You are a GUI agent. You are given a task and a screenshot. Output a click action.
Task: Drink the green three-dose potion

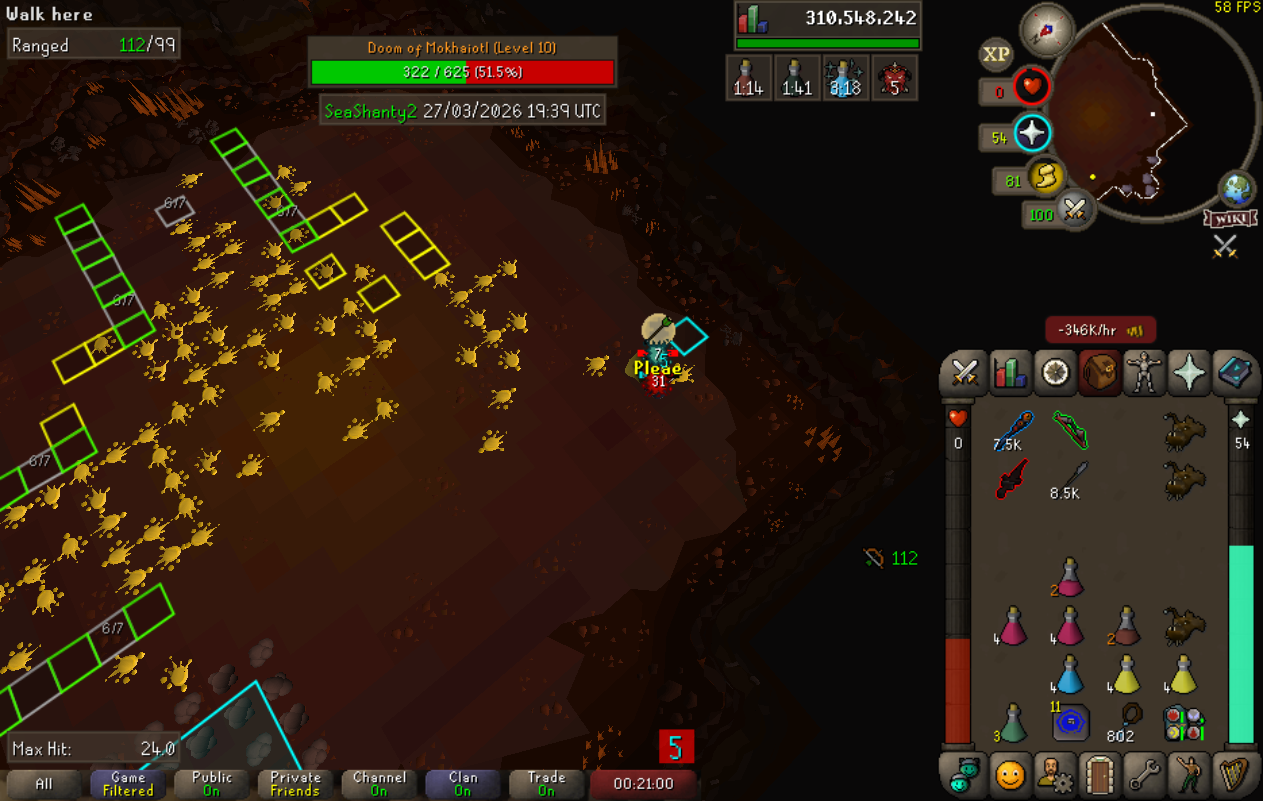point(1013,722)
